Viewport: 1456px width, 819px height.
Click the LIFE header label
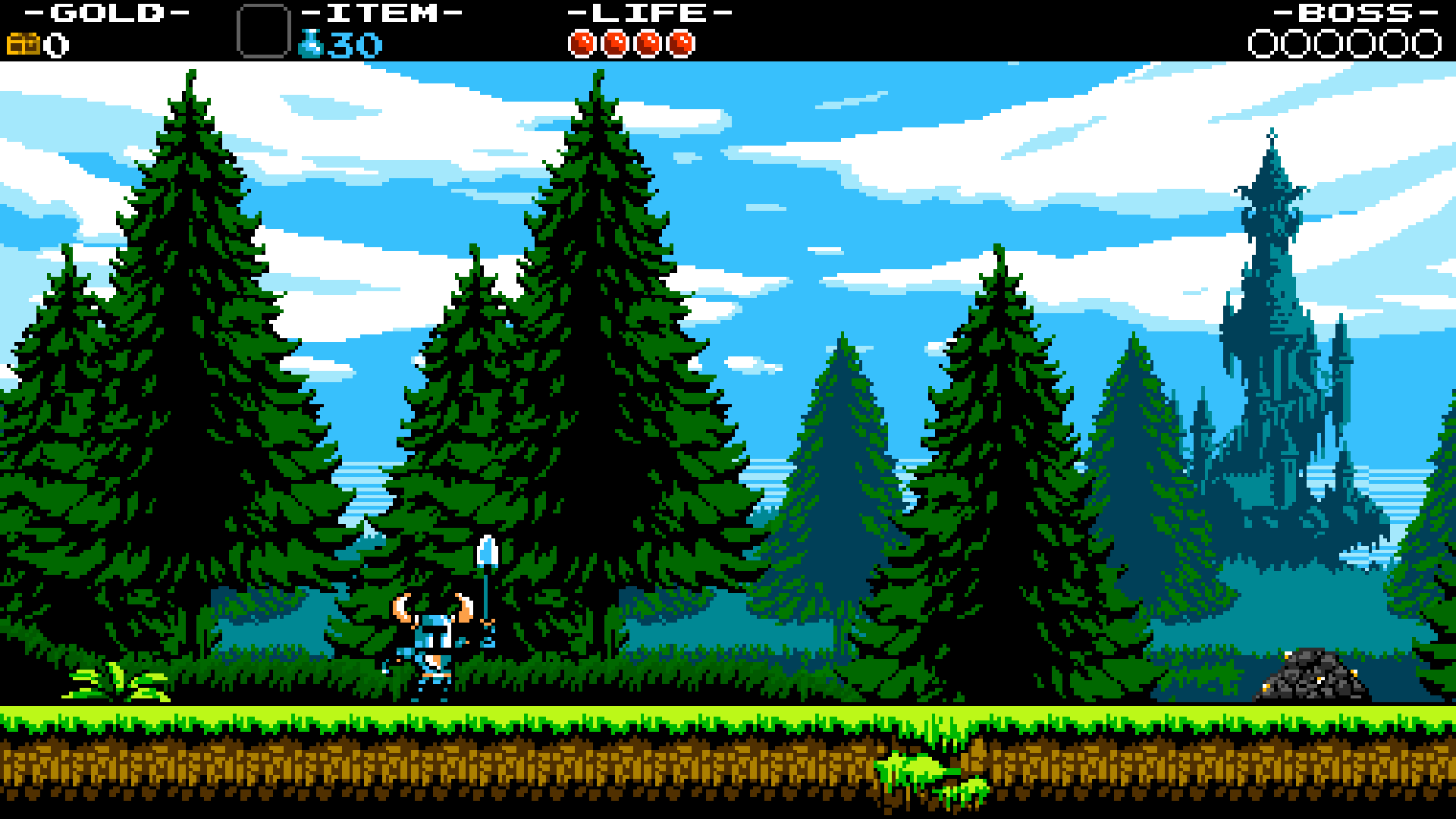[x=648, y=14]
